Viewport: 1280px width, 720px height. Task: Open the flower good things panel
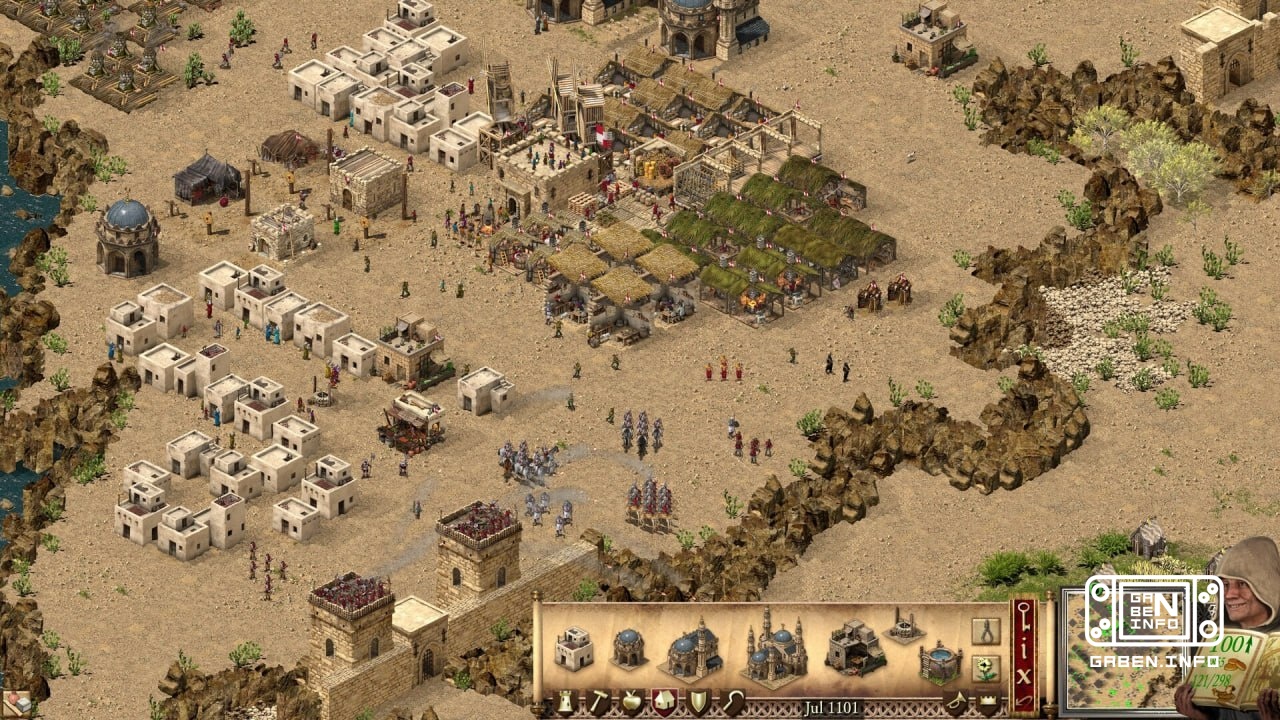(986, 668)
